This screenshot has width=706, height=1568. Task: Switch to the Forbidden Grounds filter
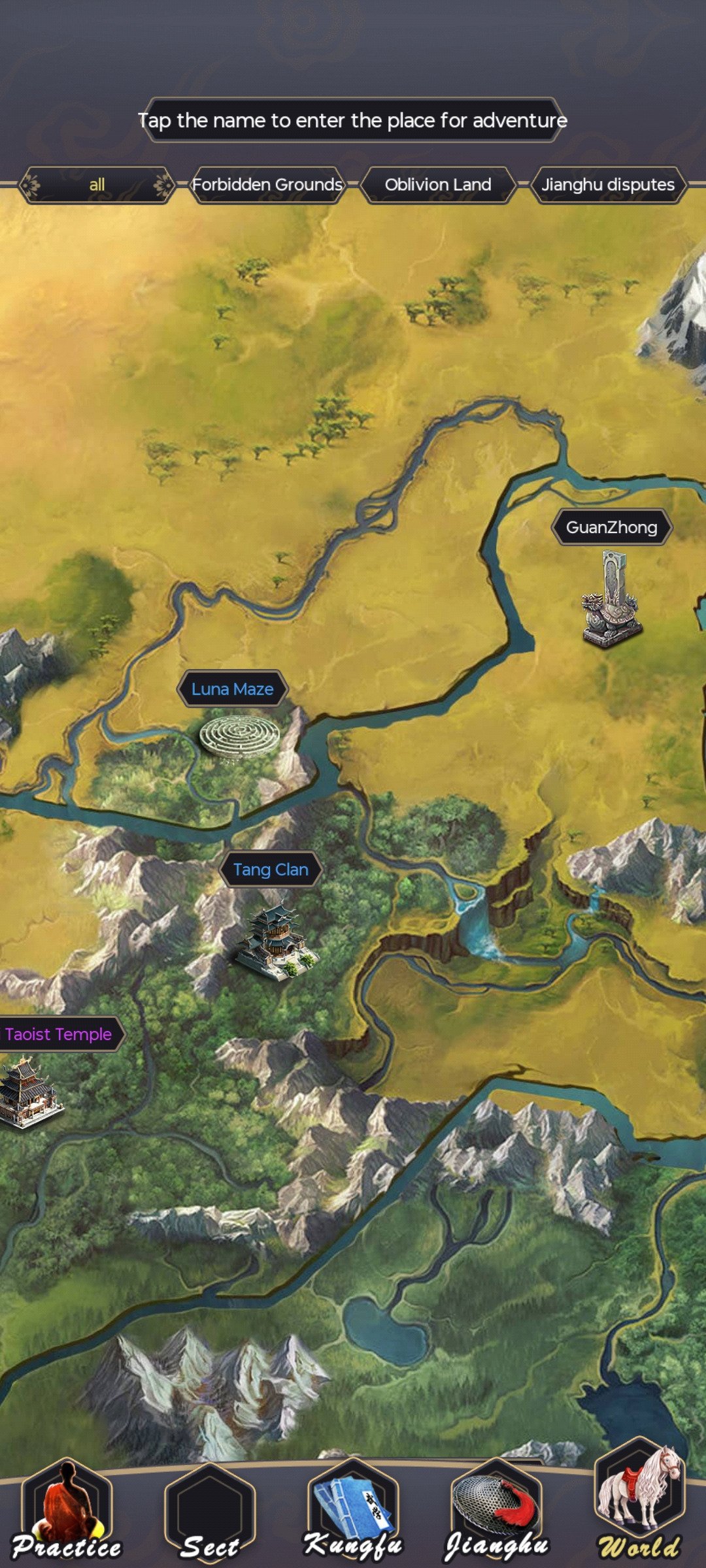[267, 185]
